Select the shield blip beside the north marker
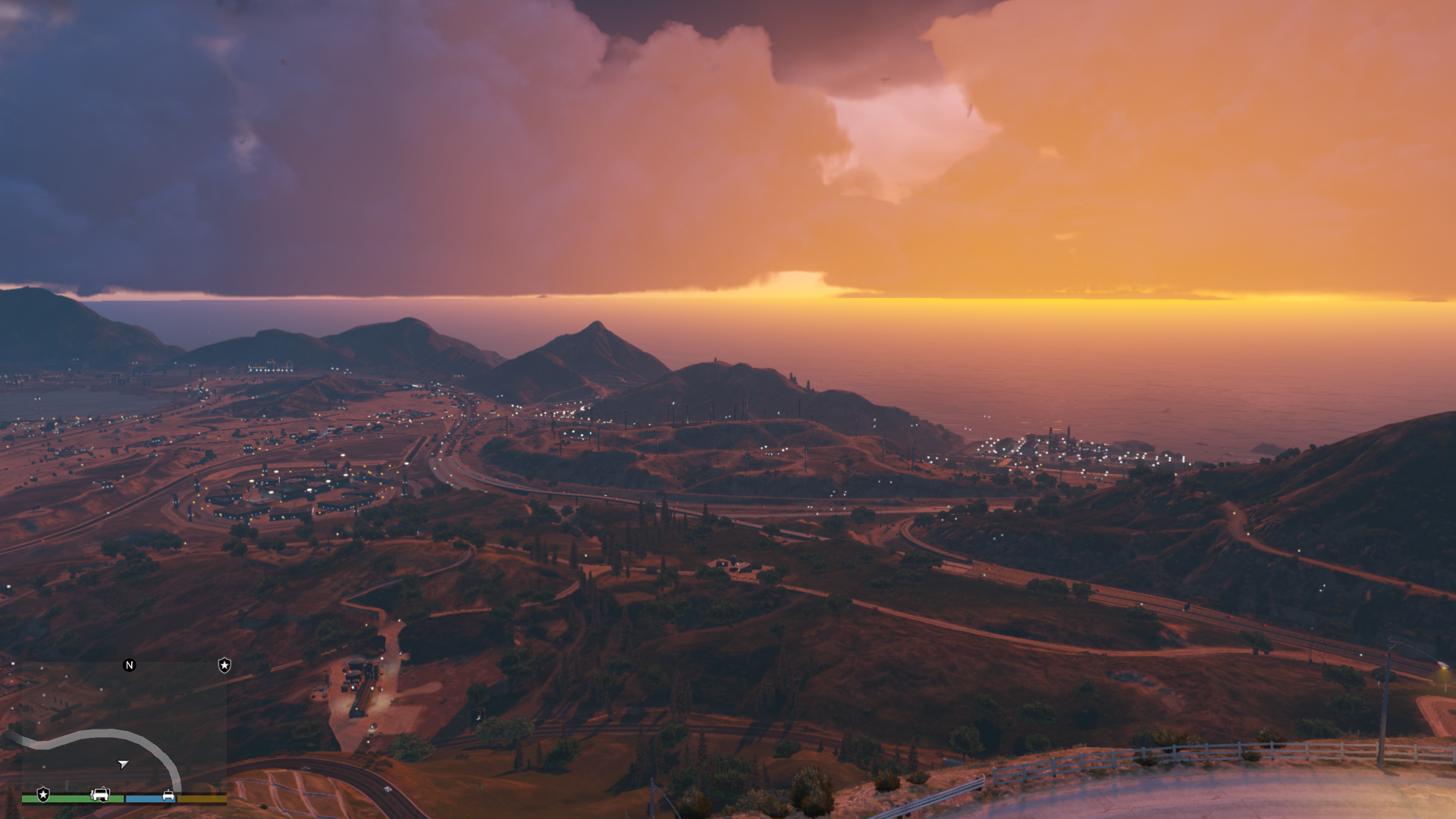 click(x=224, y=665)
